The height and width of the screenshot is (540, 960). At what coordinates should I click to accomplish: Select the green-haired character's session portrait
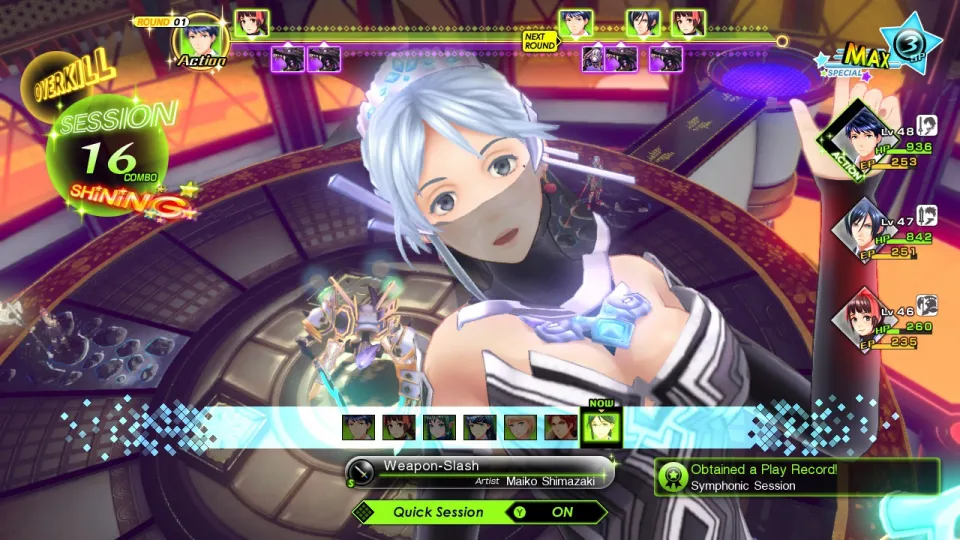(439, 428)
